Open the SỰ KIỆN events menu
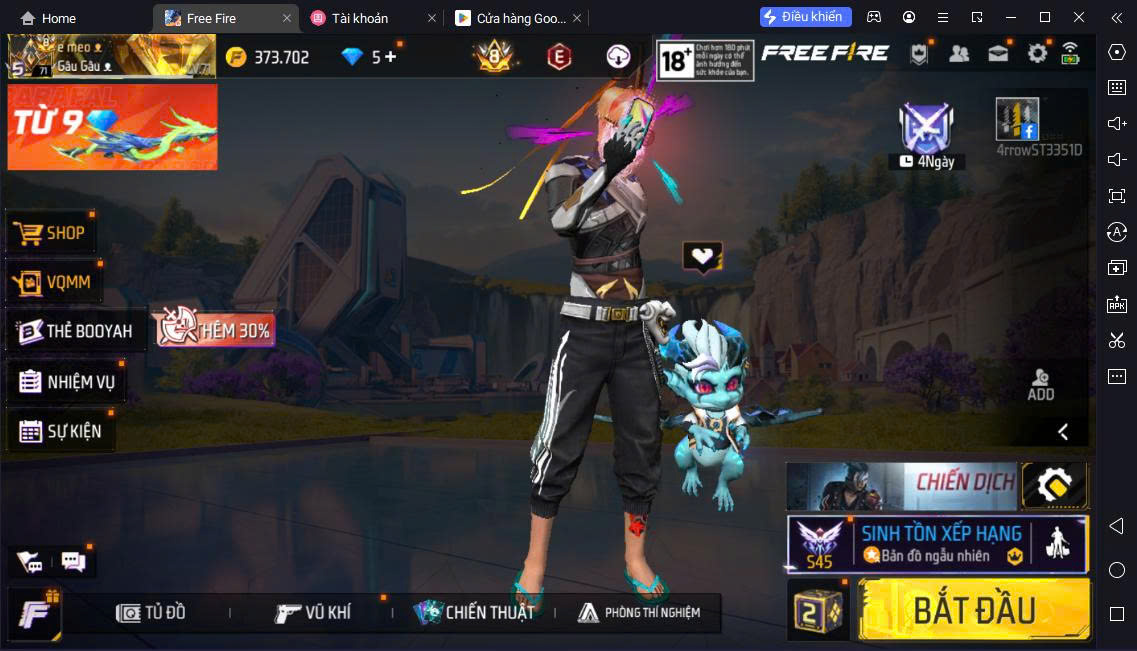Image resolution: width=1137 pixels, height=651 pixels. [x=60, y=431]
